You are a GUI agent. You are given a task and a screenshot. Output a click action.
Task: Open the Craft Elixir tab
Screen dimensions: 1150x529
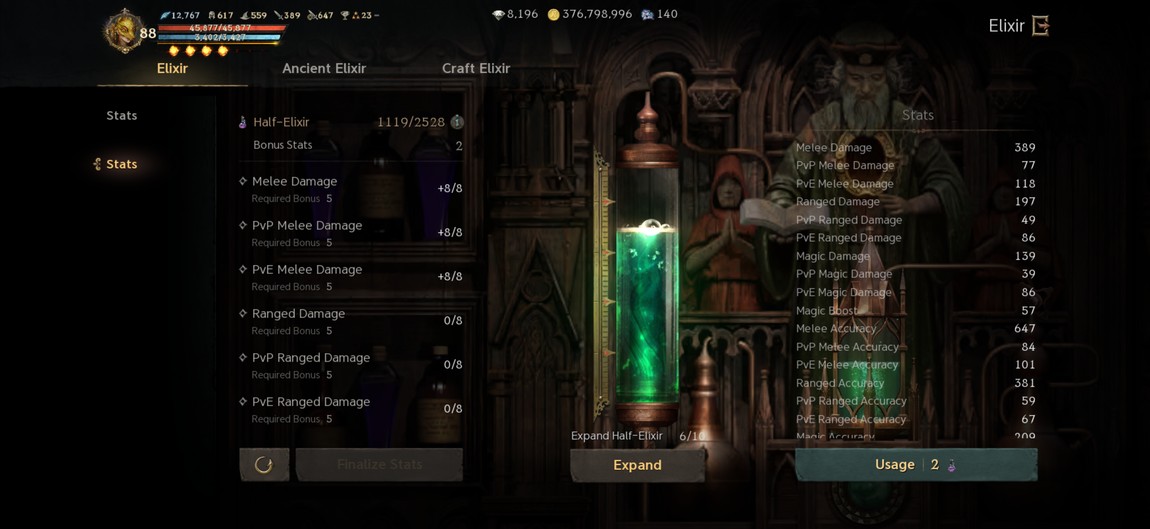click(476, 68)
